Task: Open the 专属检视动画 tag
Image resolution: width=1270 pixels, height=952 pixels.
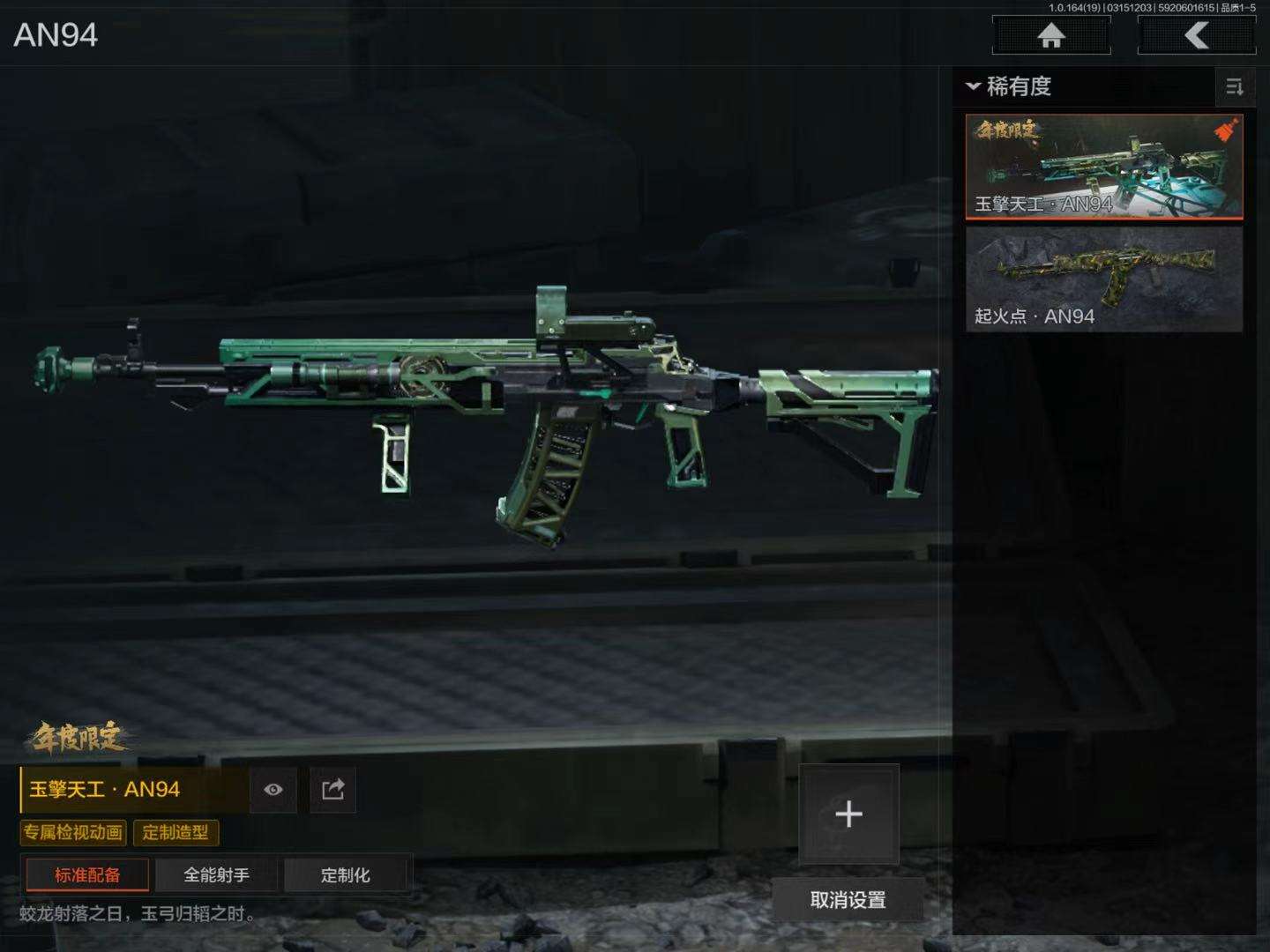Action: pyautogui.click(x=73, y=832)
